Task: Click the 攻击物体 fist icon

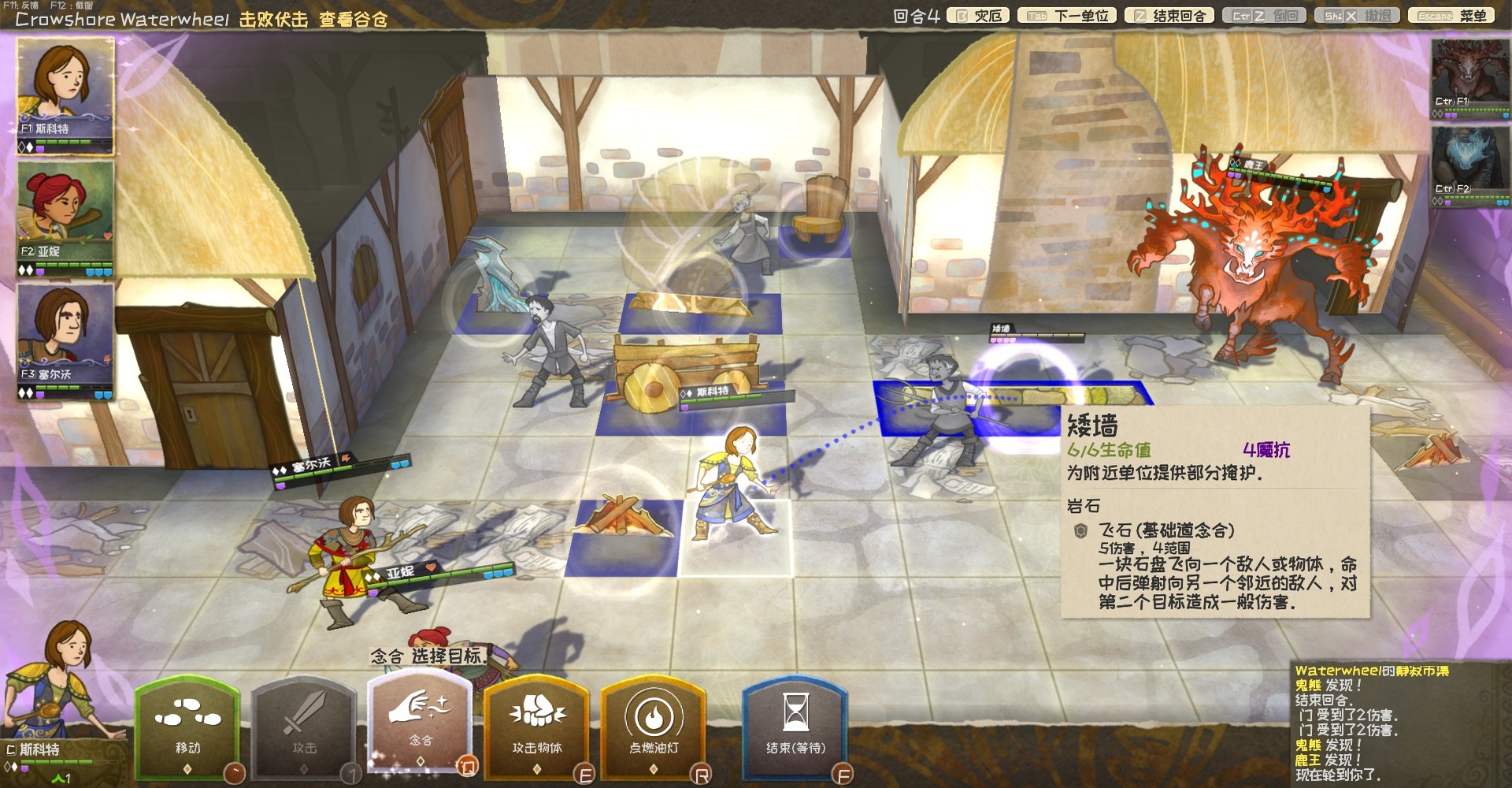Action: pyautogui.click(x=538, y=725)
